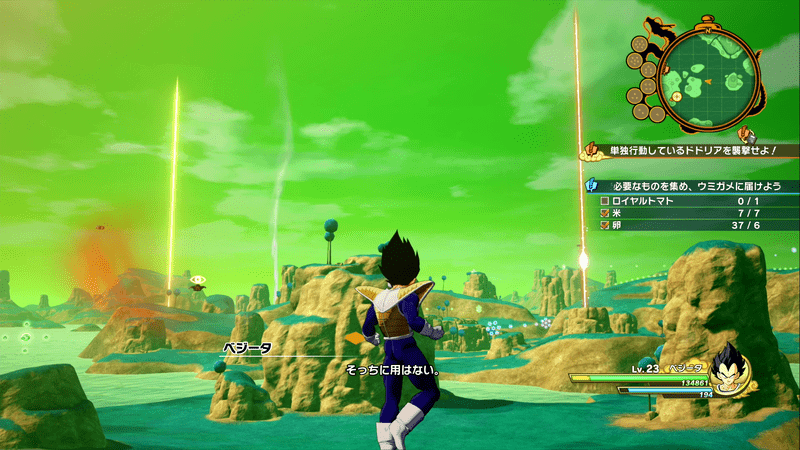800x450 pixels.
Task: Open the circular minimap radar
Action: pyautogui.click(x=708, y=77)
